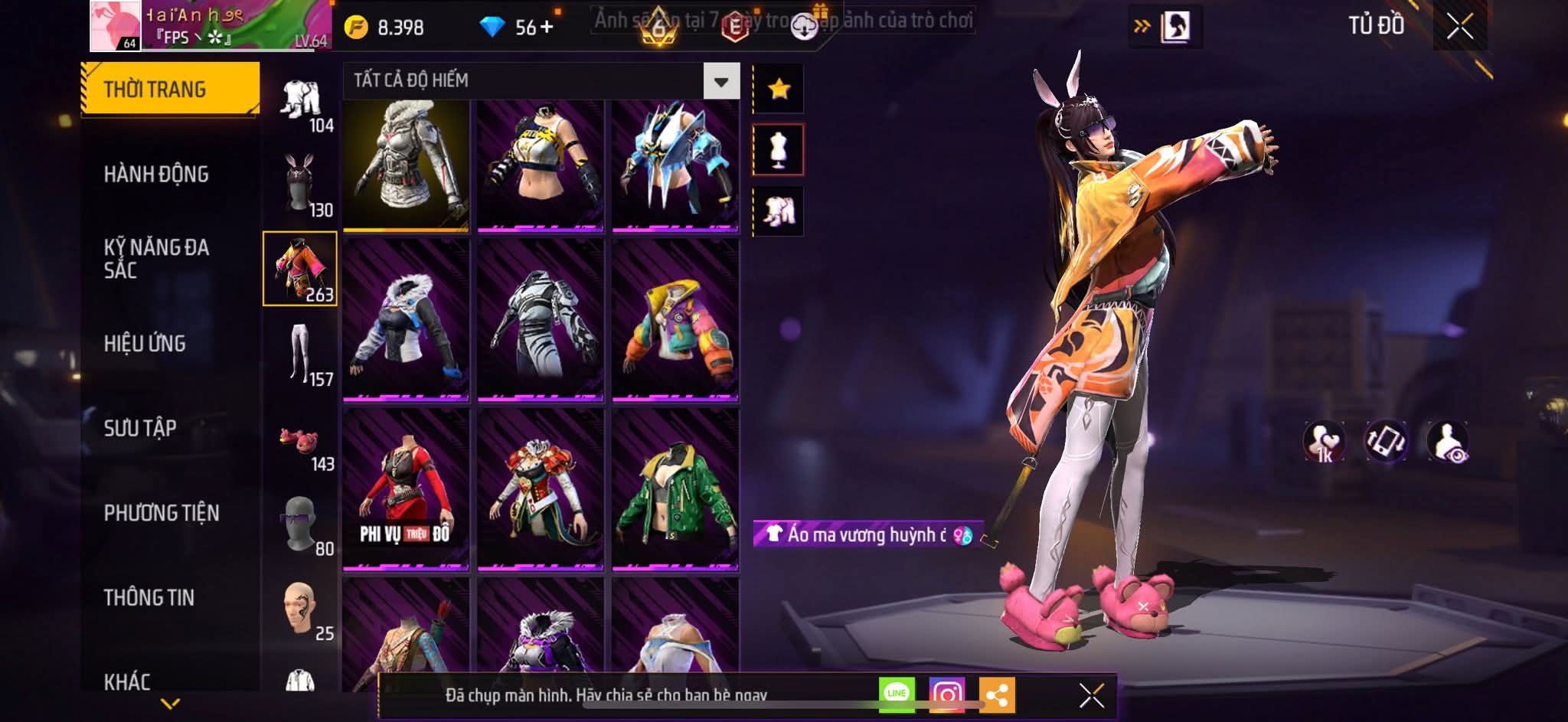Collapse the panel using the double-arrow button
The width and height of the screenshot is (1568, 722).
(1141, 25)
